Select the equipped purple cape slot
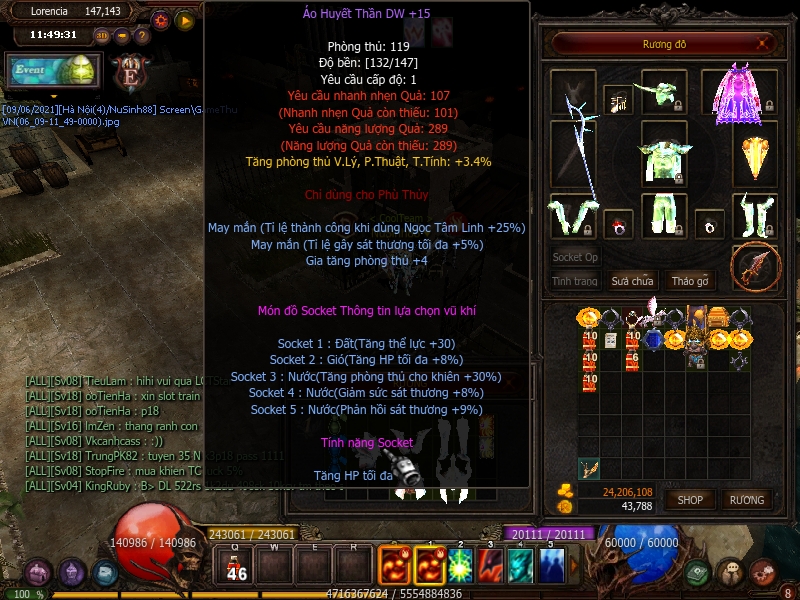800x600 pixels. pos(737,93)
